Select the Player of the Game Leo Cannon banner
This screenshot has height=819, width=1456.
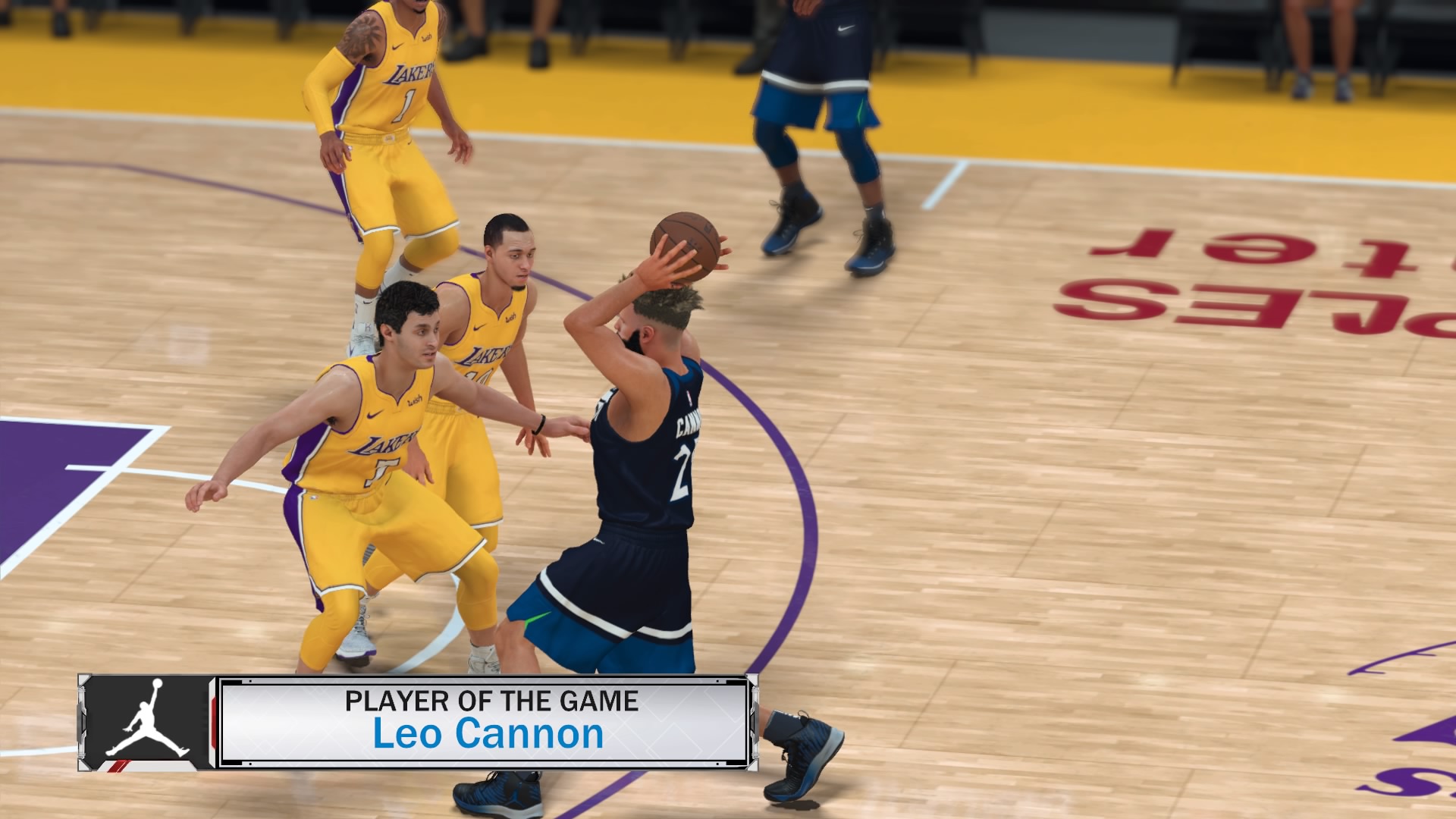[x=485, y=721]
